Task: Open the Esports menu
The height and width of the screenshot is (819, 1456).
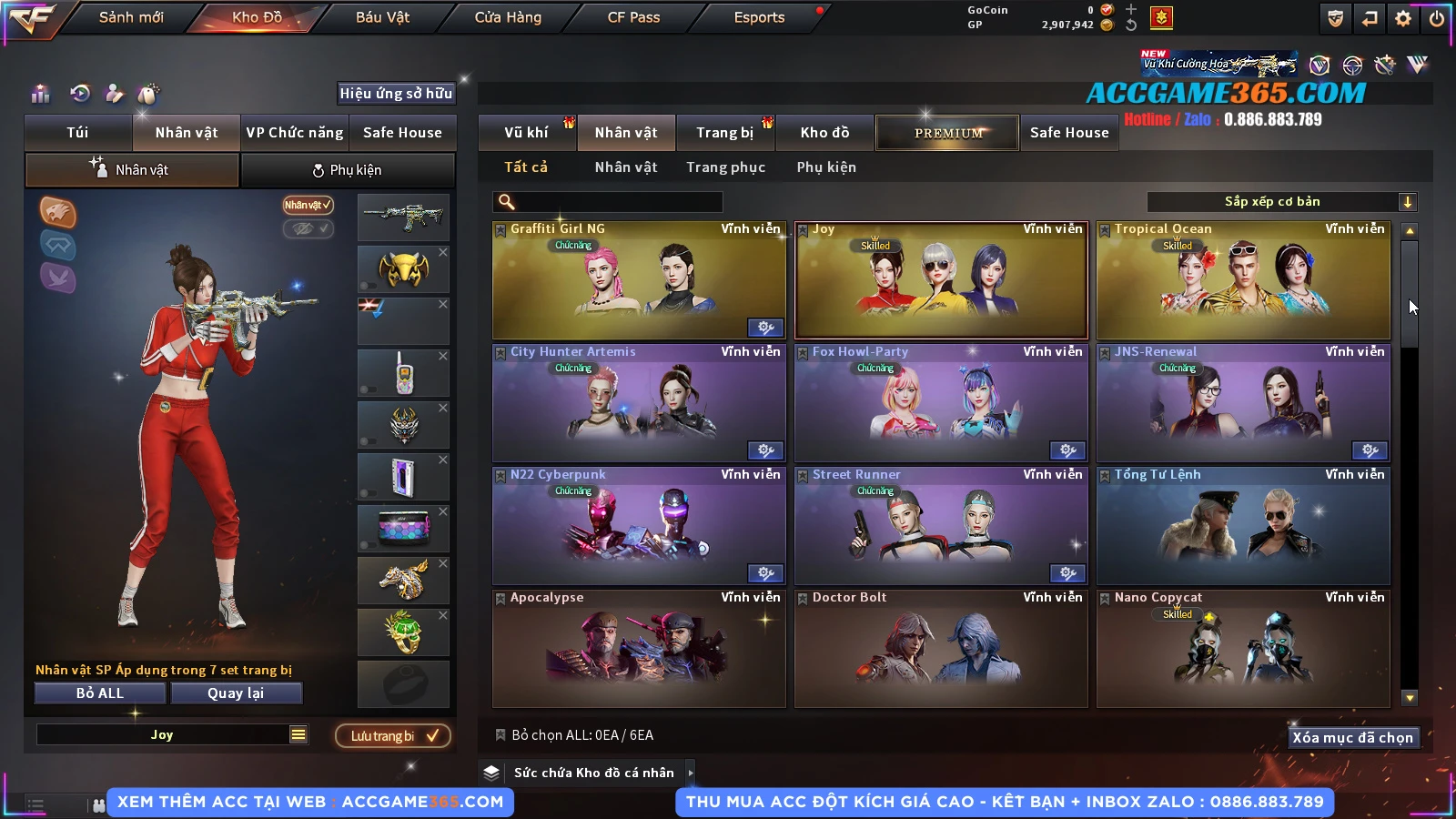Action: (x=759, y=17)
